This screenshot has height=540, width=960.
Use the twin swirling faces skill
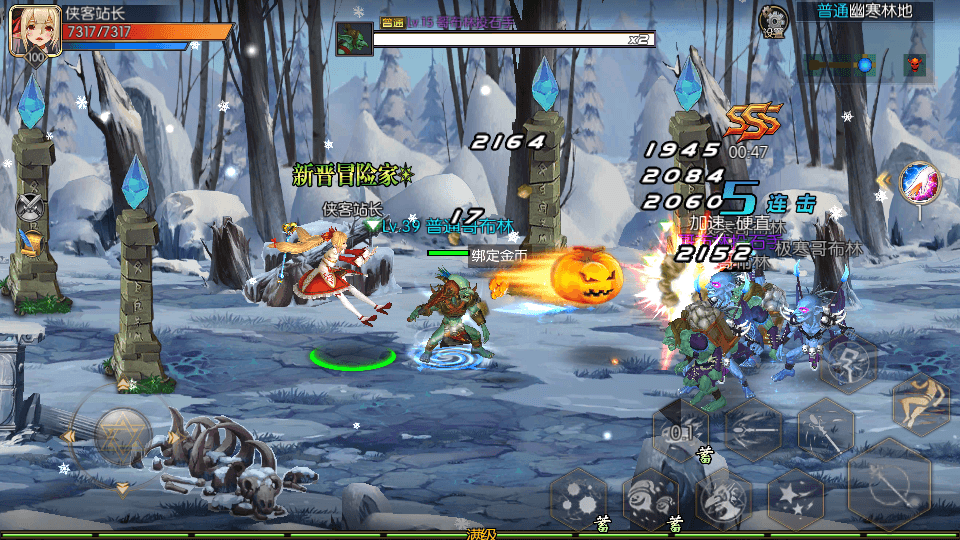651,497
